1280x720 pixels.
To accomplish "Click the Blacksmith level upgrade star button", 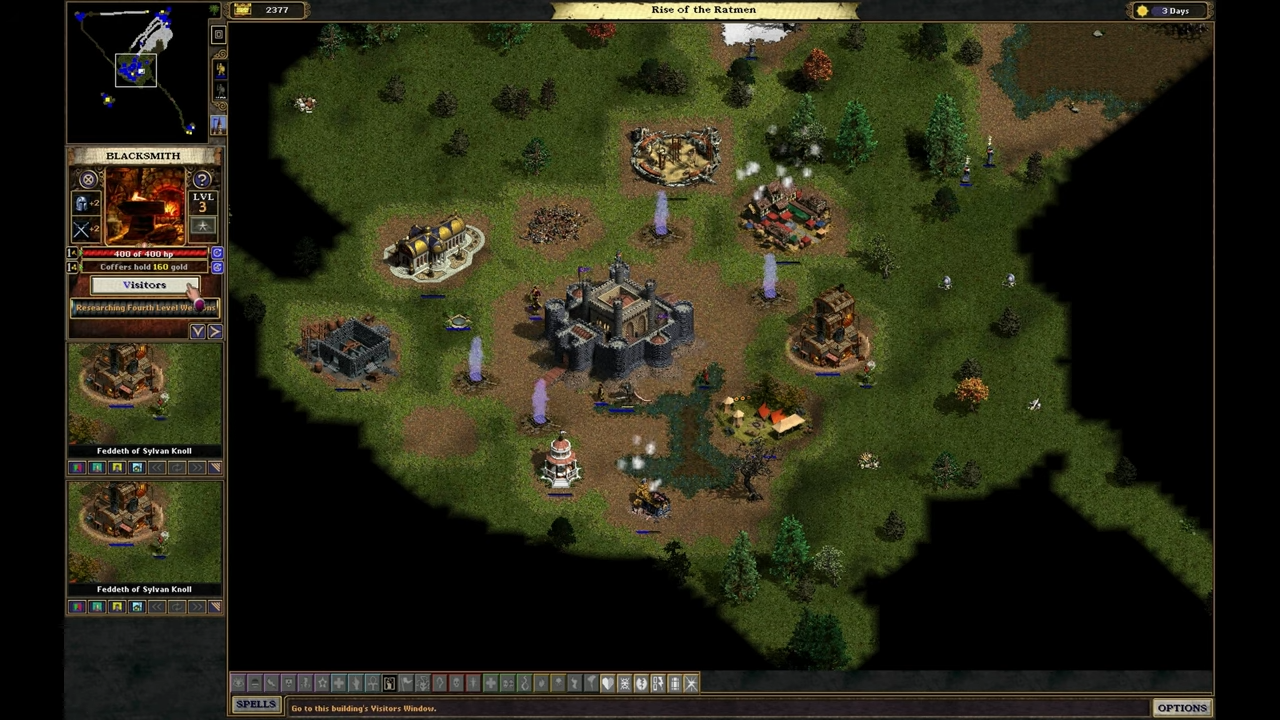I will pos(203,227).
